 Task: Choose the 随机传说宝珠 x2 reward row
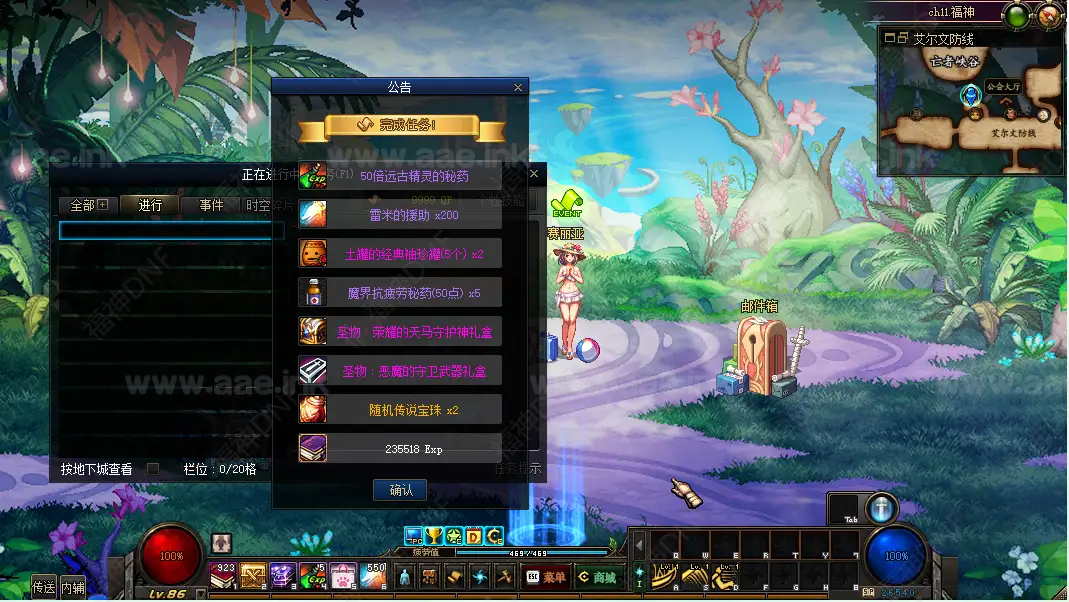point(400,410)
